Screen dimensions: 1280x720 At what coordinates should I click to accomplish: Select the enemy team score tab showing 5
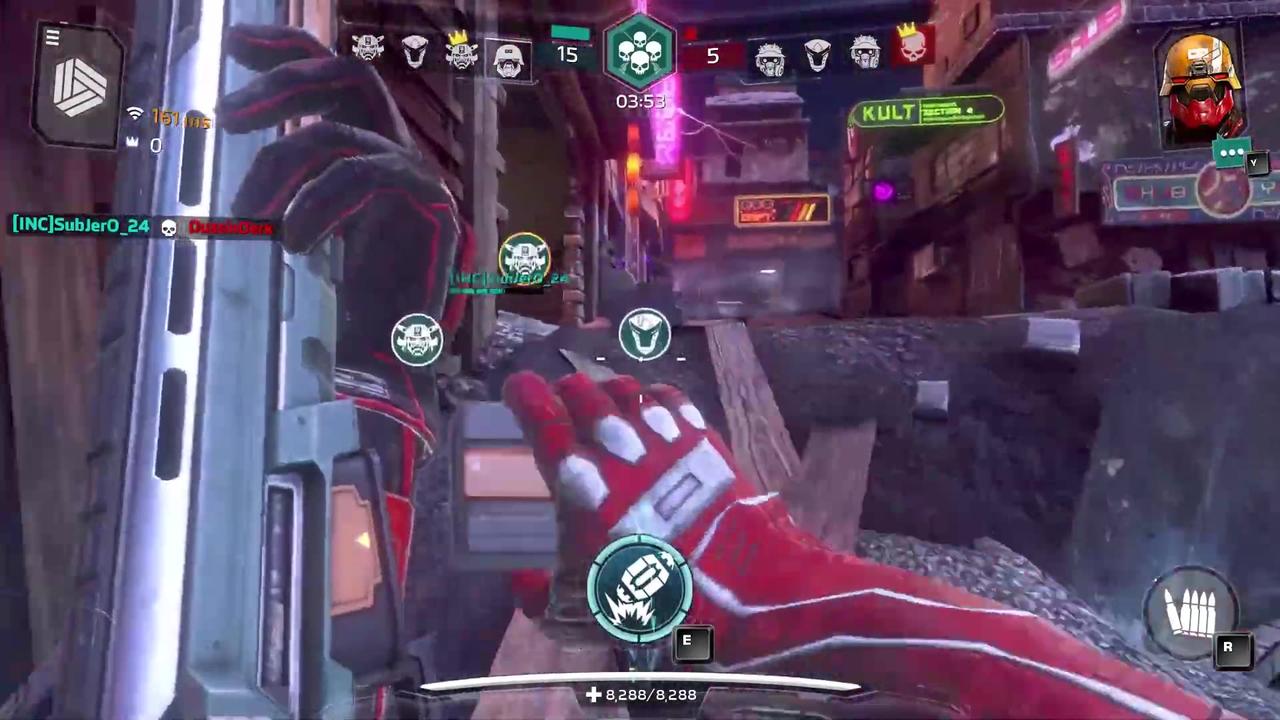(712, 56)
